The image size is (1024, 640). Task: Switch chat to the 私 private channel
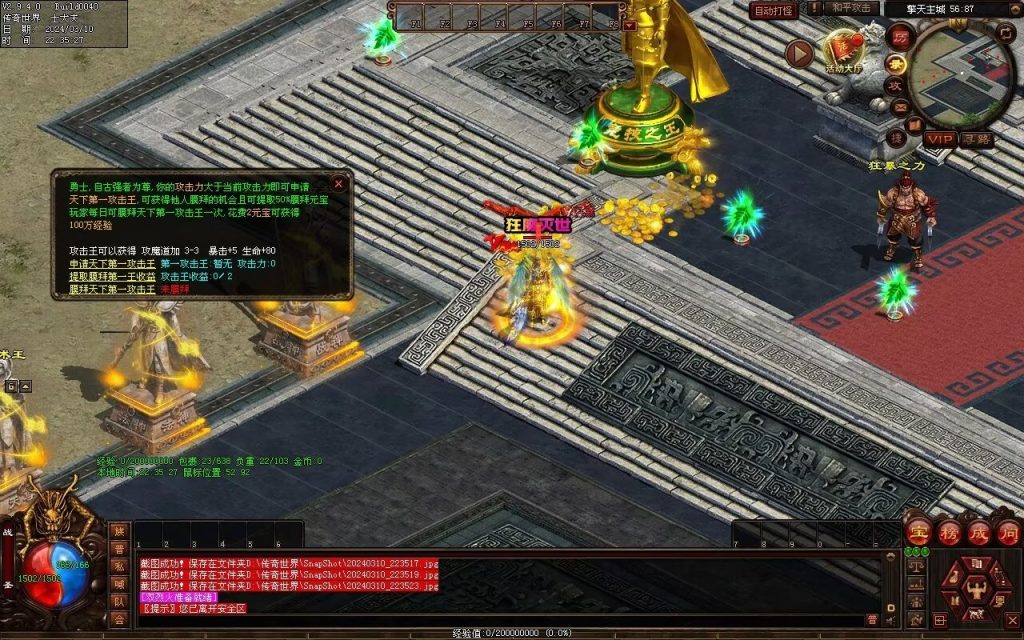coord(119,566)
